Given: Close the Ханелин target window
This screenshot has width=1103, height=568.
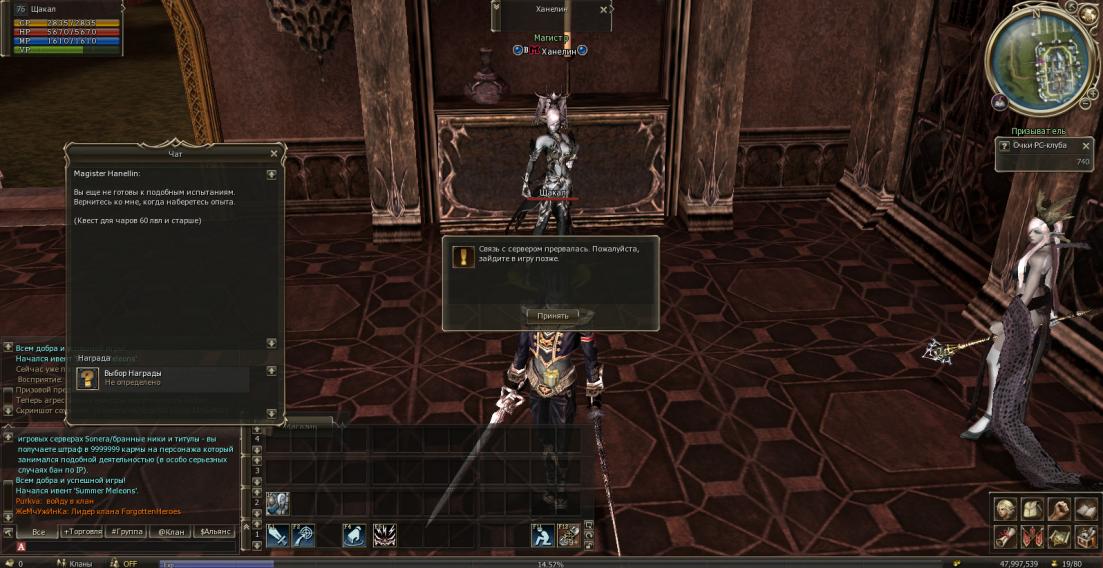Looking at the screenshot, I should (x=603, y=9).
